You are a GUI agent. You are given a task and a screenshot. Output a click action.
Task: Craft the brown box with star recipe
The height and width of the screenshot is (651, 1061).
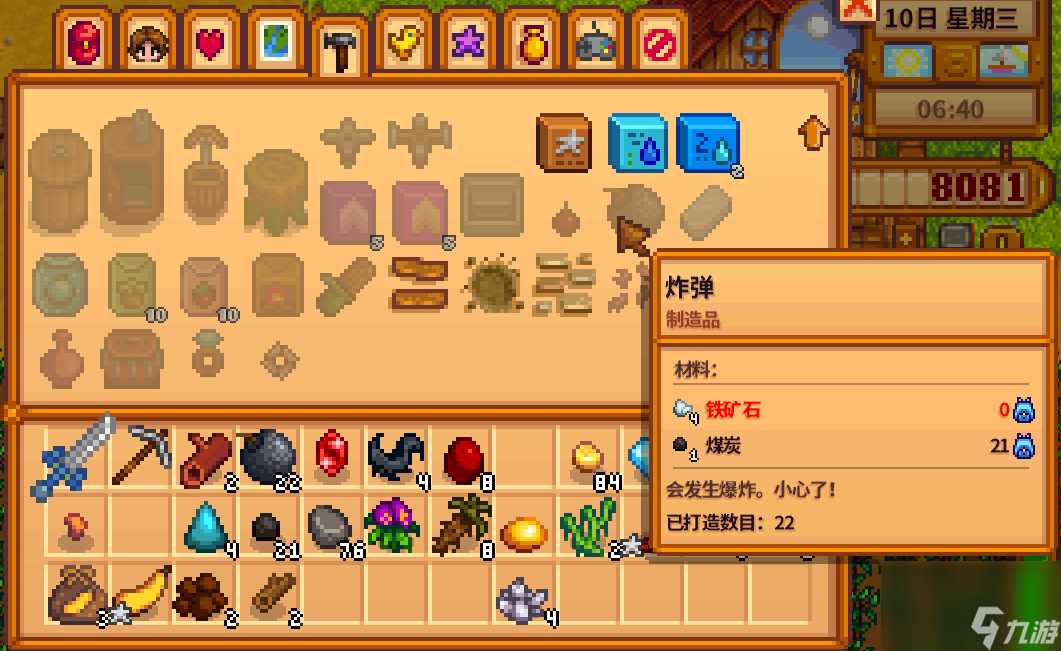[566, 144]
